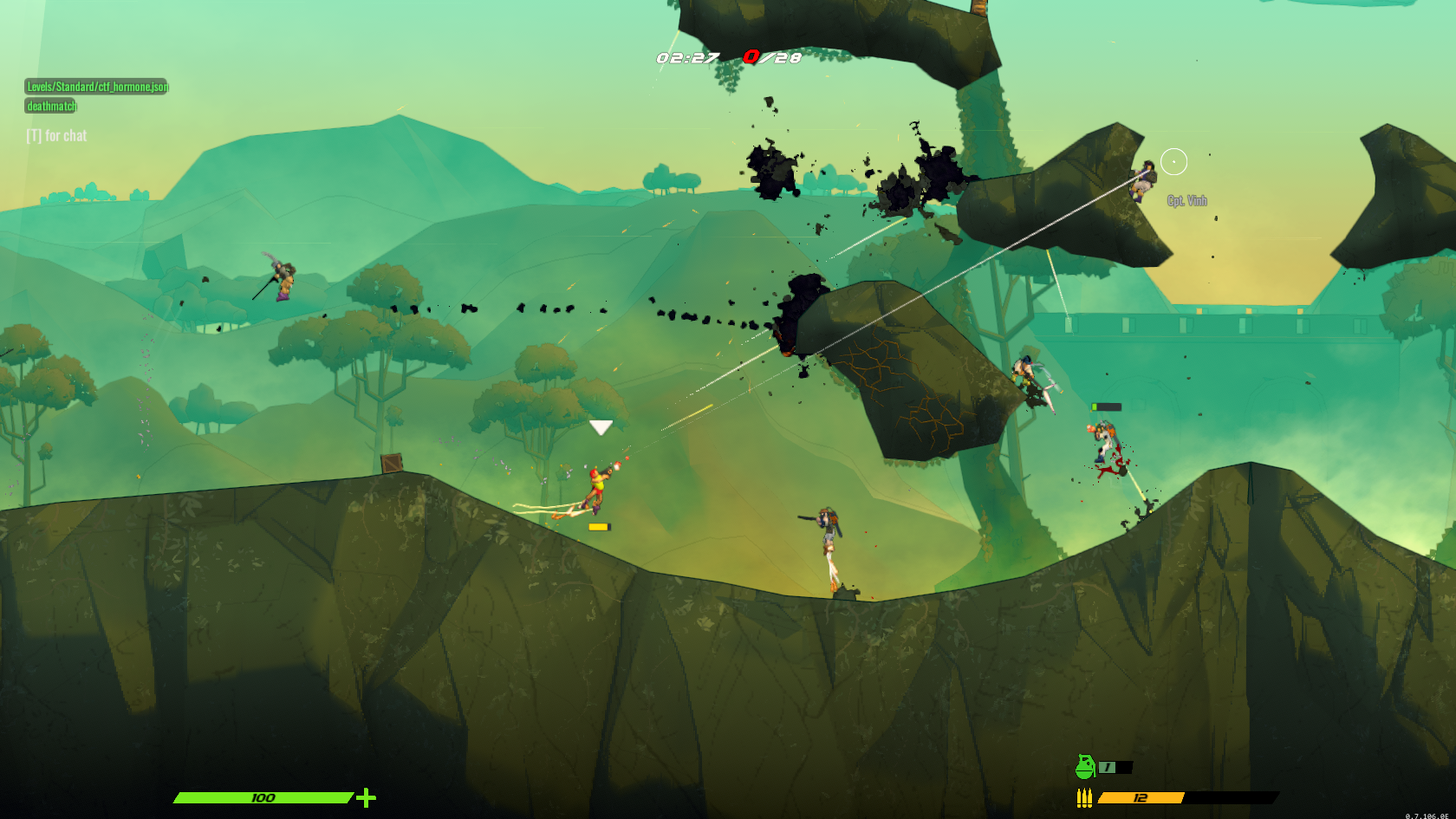The height and width of the screenshot is (819, 1456).
Task: Click the ctf_hormone.json level label
Action: point(96,87)
